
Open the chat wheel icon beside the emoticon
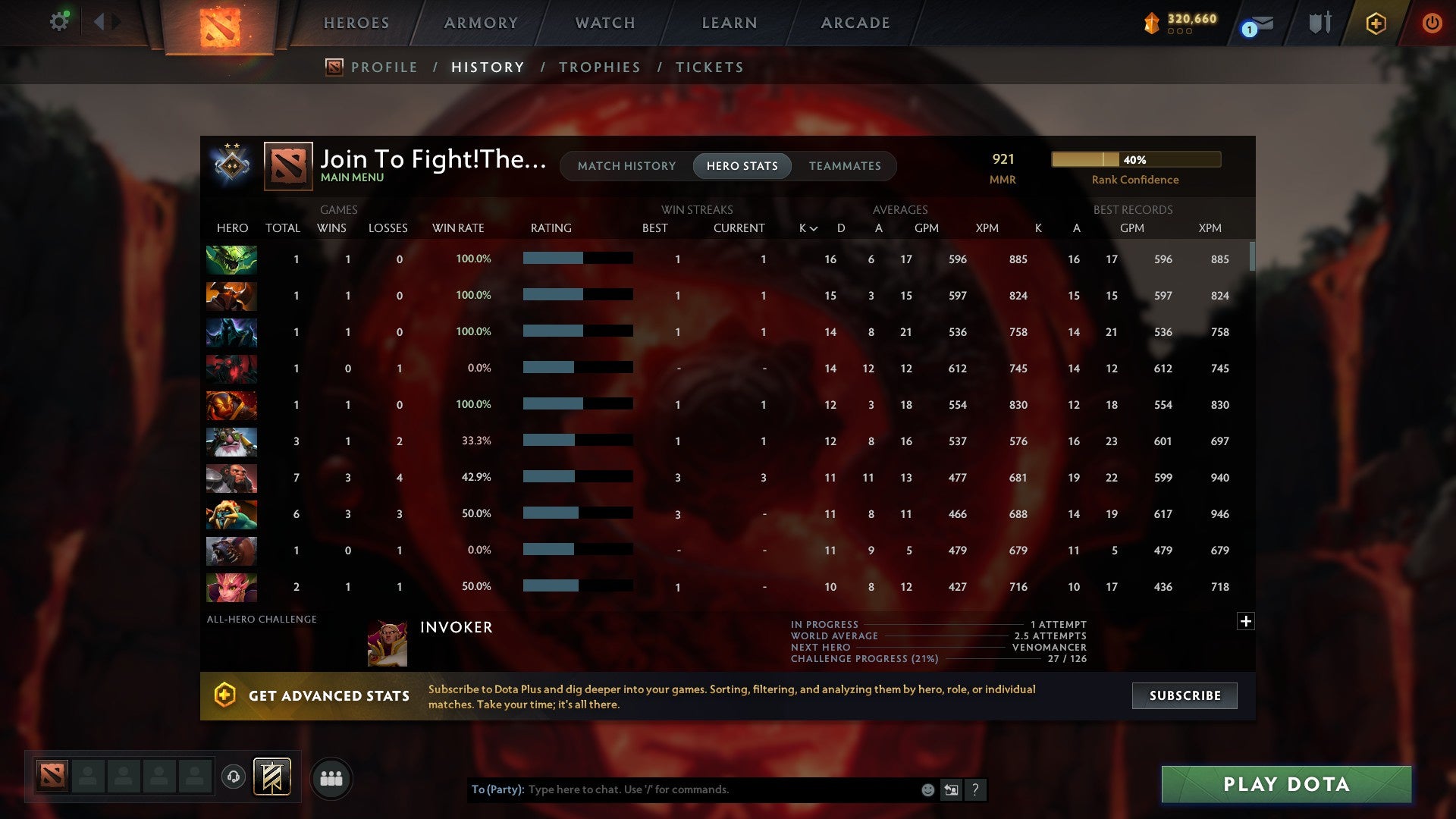(951, 789)
